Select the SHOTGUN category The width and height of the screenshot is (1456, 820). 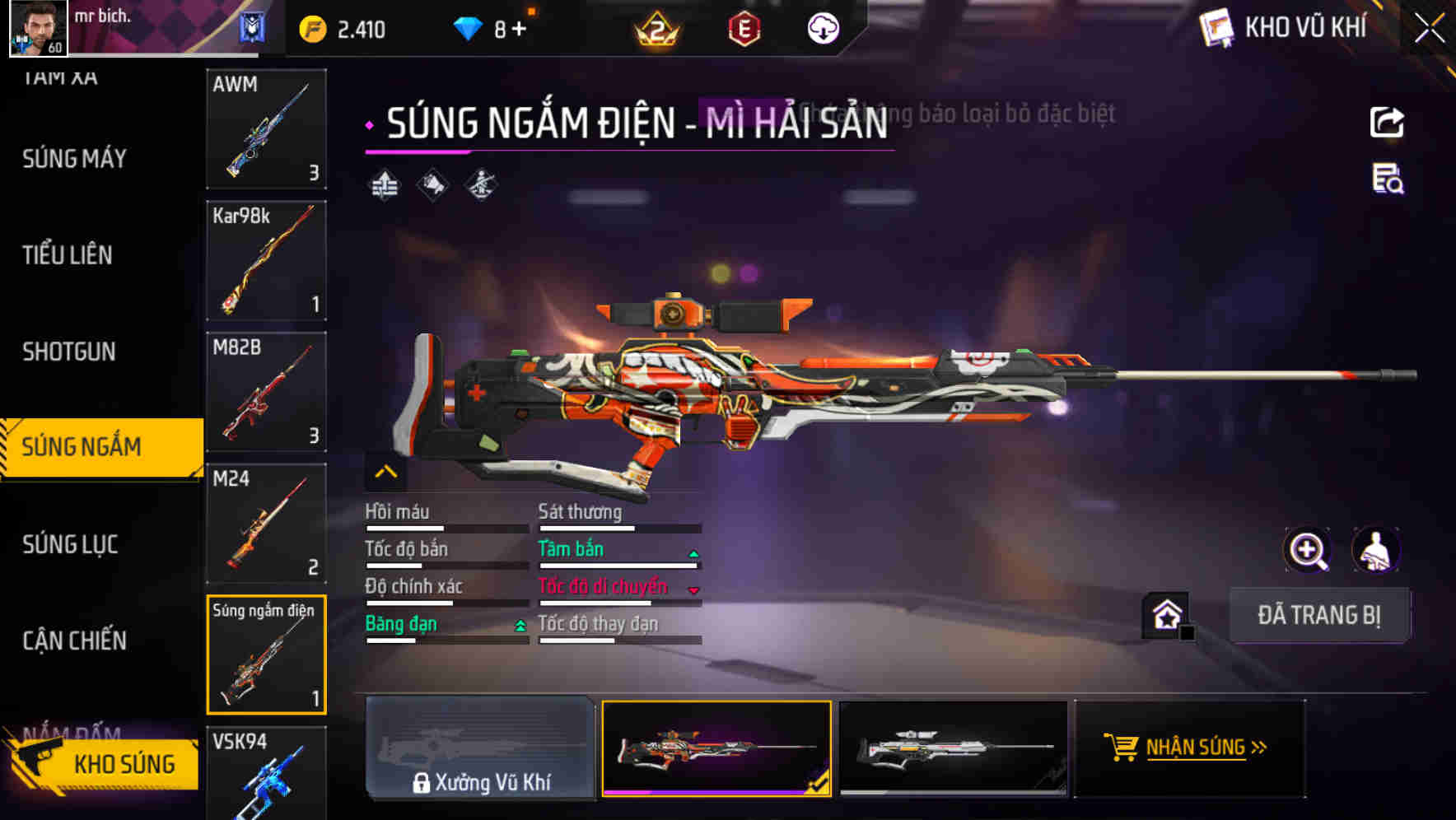pyautogui.click(x=69, y=352)
